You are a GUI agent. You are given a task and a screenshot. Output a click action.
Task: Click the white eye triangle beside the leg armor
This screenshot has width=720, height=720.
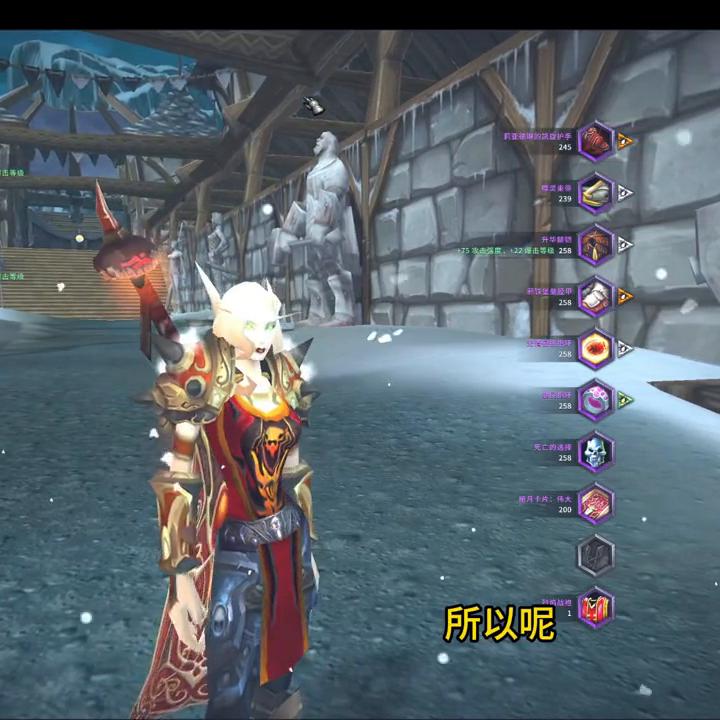click(x=625, y=244)
